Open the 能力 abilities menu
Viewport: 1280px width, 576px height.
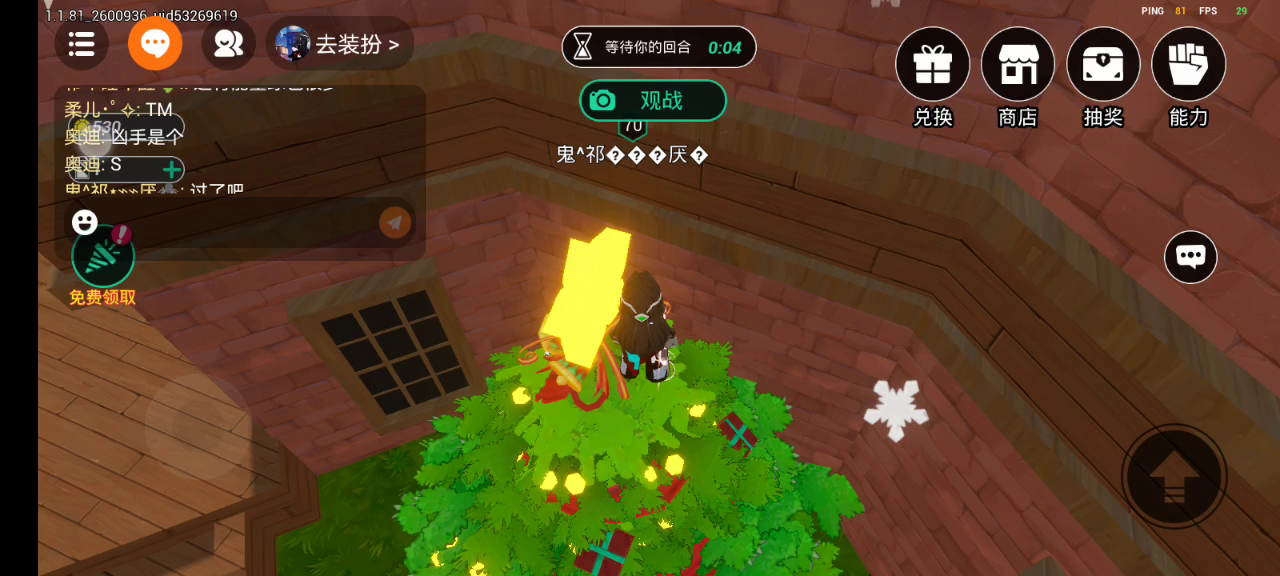(1188, 65)
